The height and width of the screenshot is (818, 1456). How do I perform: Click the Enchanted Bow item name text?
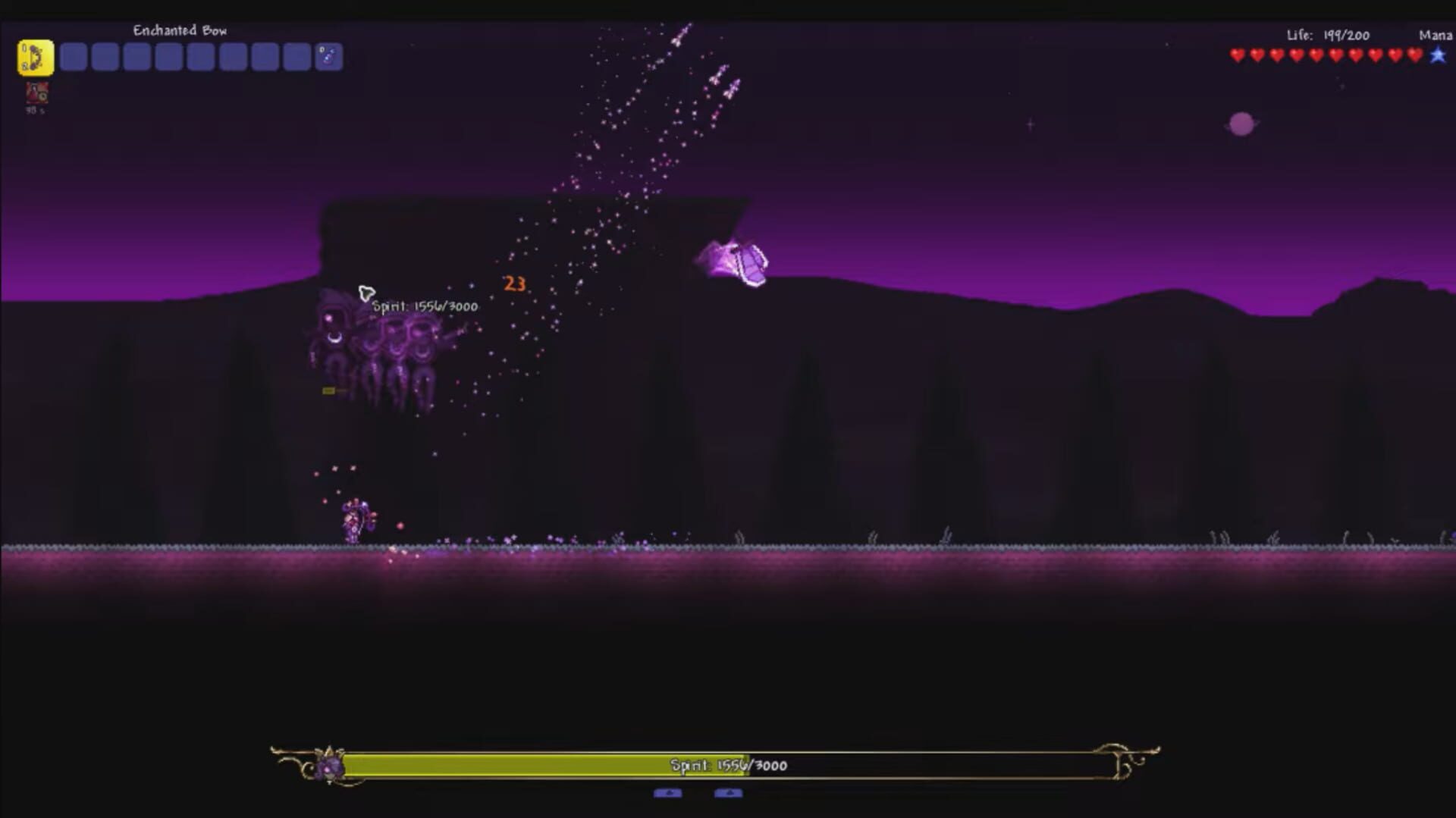[x=180, y=31]
